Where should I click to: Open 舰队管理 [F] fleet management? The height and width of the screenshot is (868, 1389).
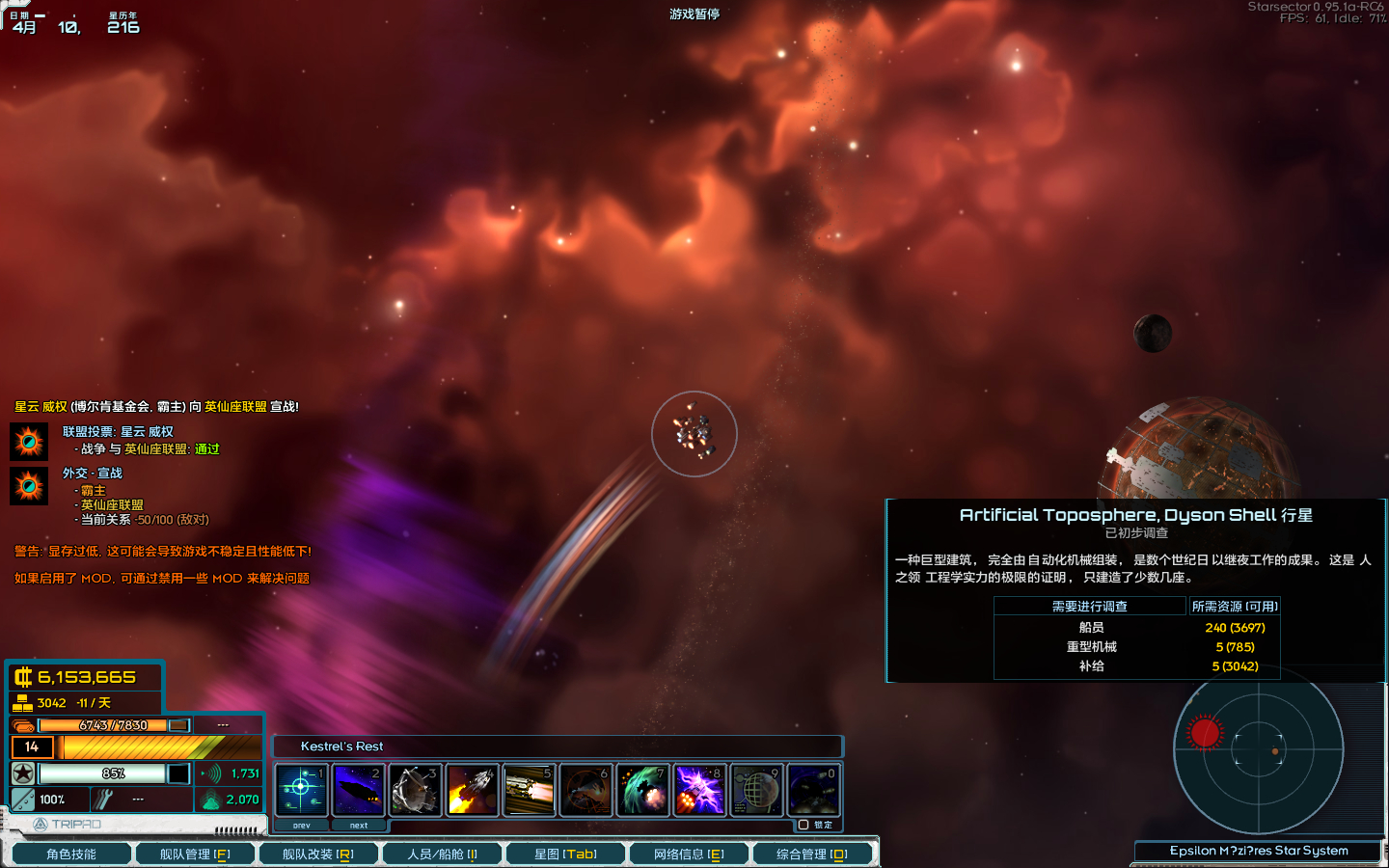[x=195, y=853]
